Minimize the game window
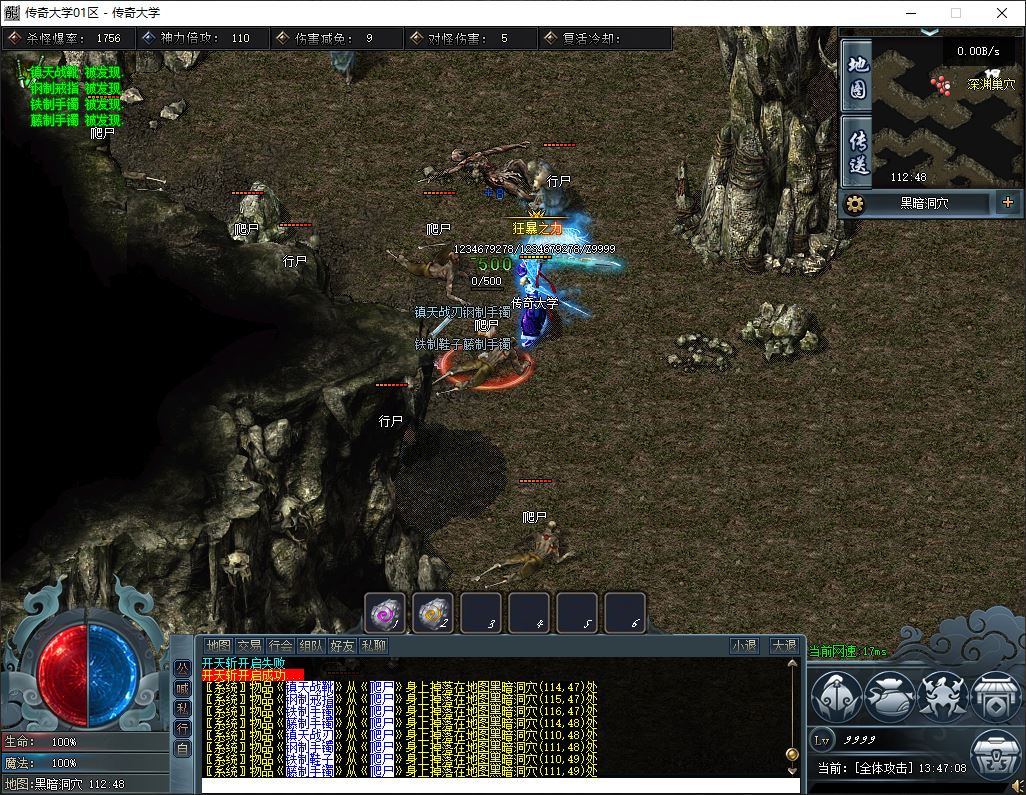The width and height of the screenshot is (1026, 795). 910,13
